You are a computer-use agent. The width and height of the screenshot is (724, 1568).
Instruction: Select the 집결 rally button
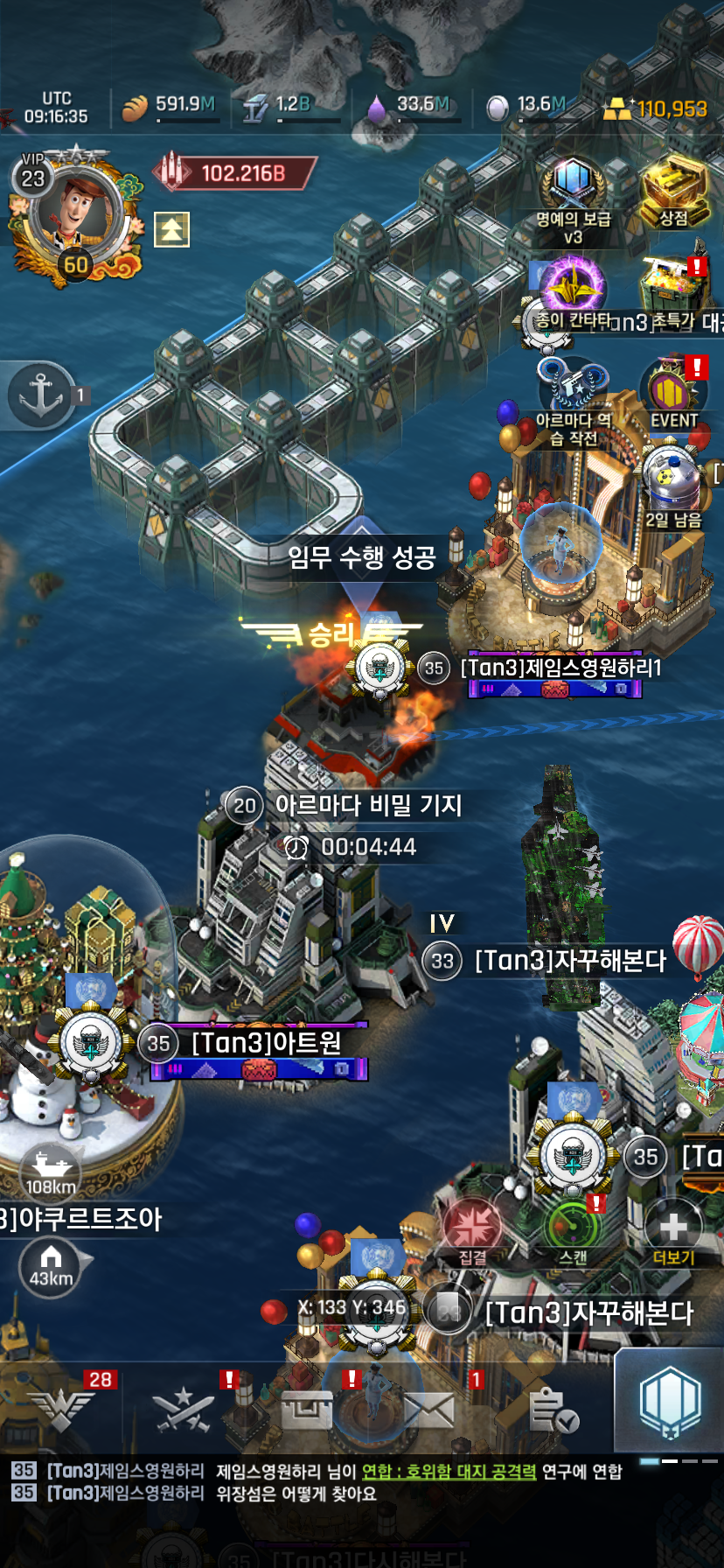pyautogui.click(x=472, y=1228)
